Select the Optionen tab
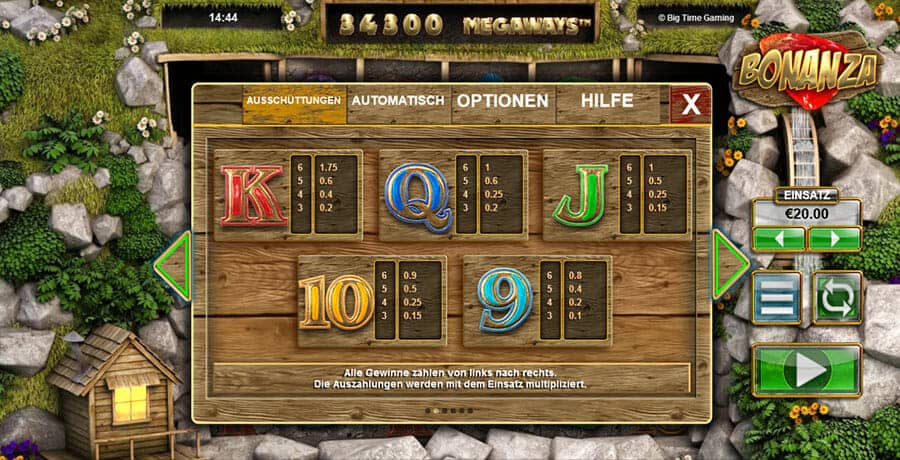Viewport: 900px width, 460px height. [x=502, y=101]
